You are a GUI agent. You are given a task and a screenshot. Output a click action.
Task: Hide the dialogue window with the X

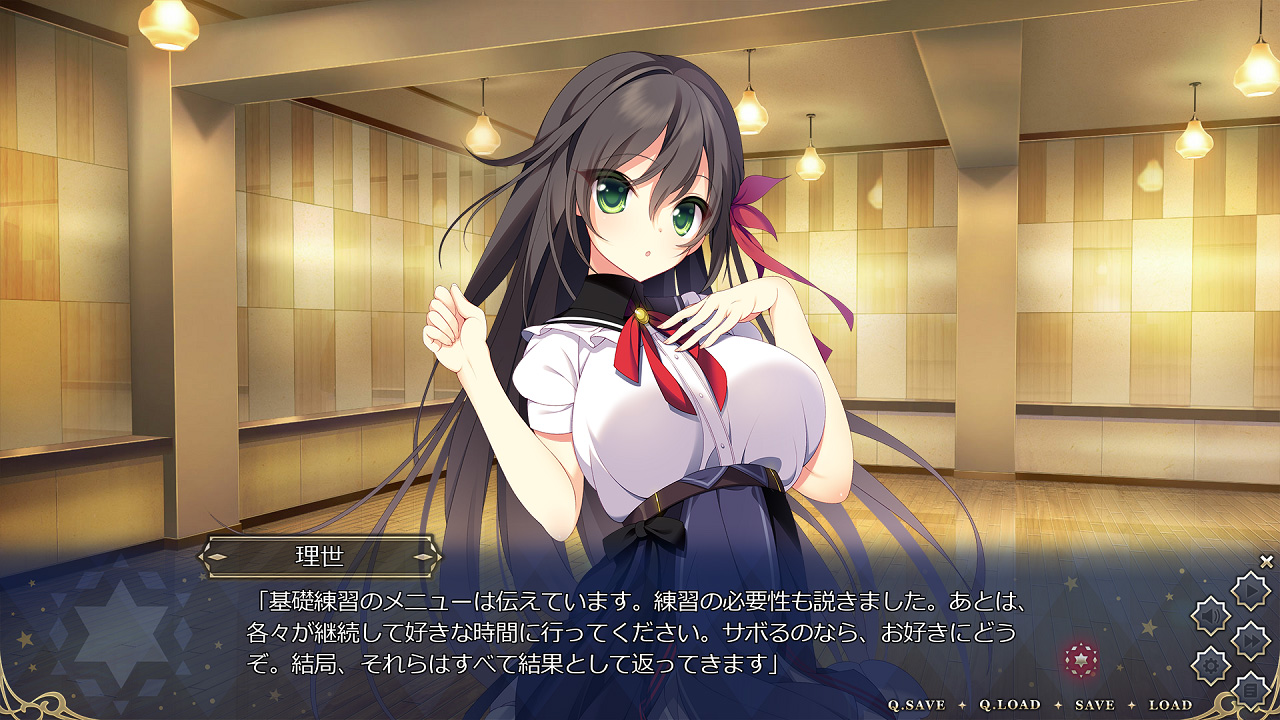[1266, 561]
